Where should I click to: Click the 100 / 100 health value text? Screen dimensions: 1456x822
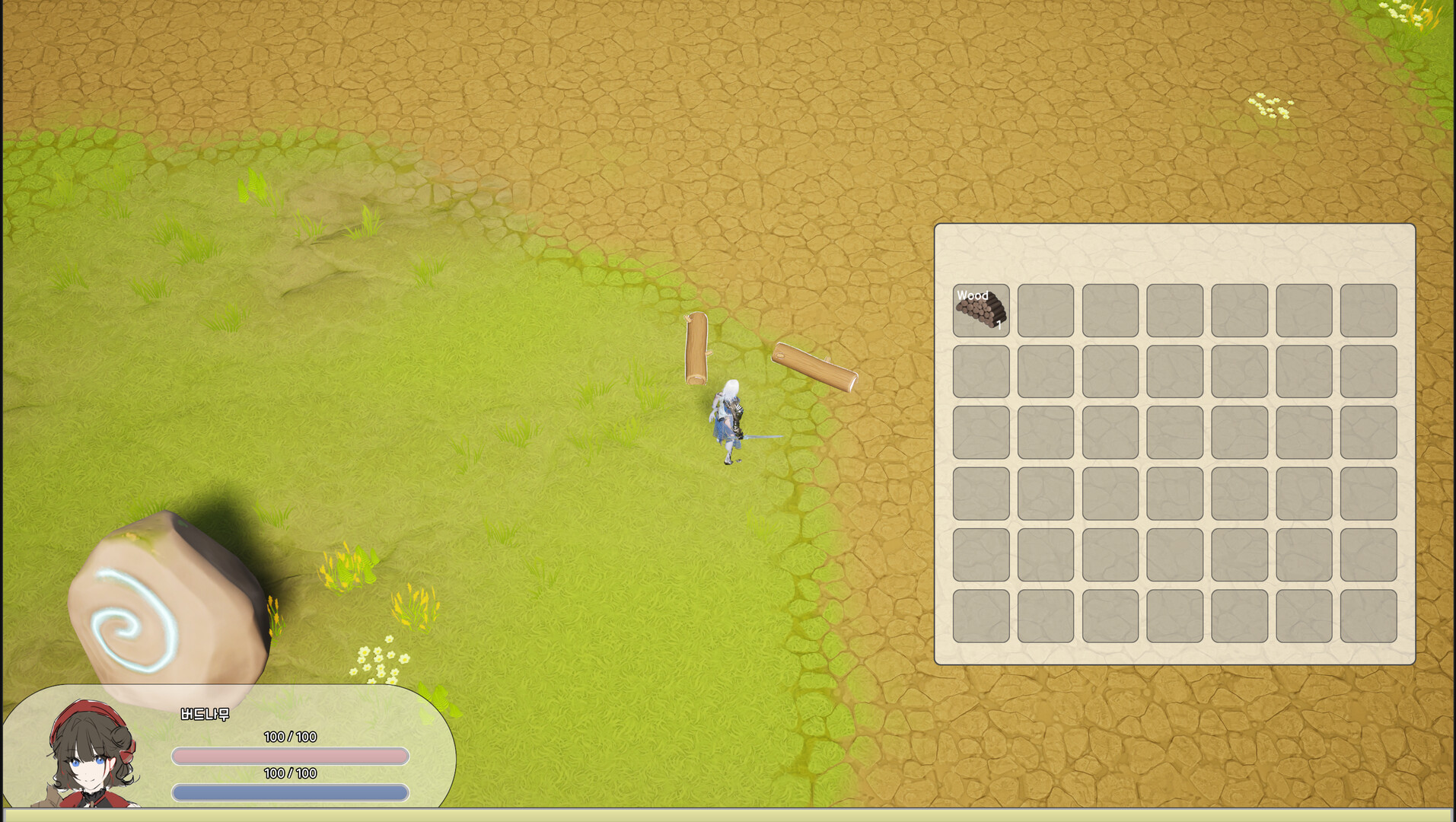pos(289,737)
